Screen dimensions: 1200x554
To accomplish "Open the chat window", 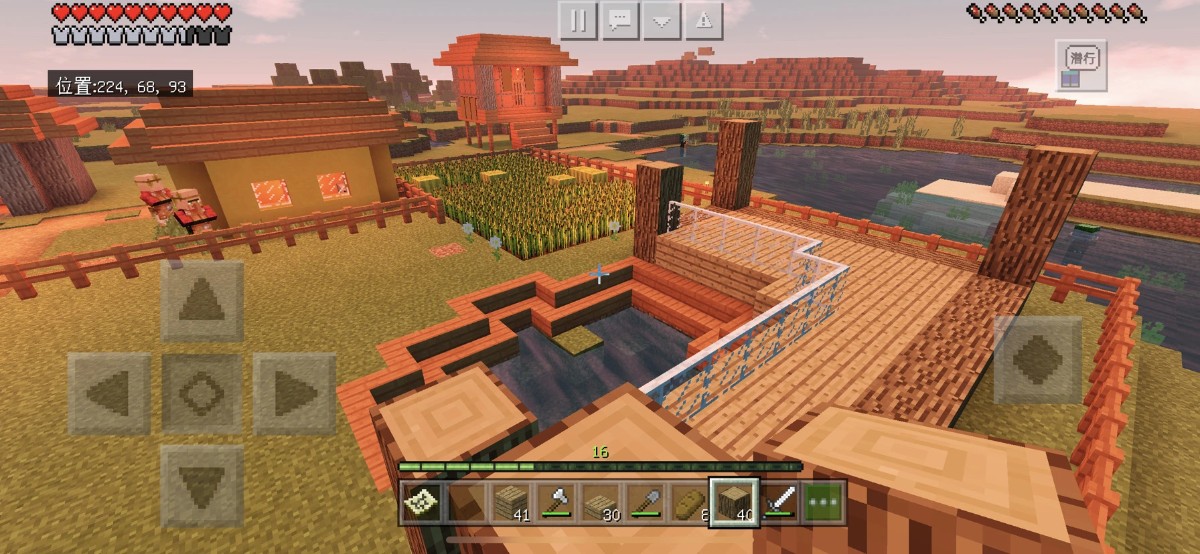I will (620, 20).
